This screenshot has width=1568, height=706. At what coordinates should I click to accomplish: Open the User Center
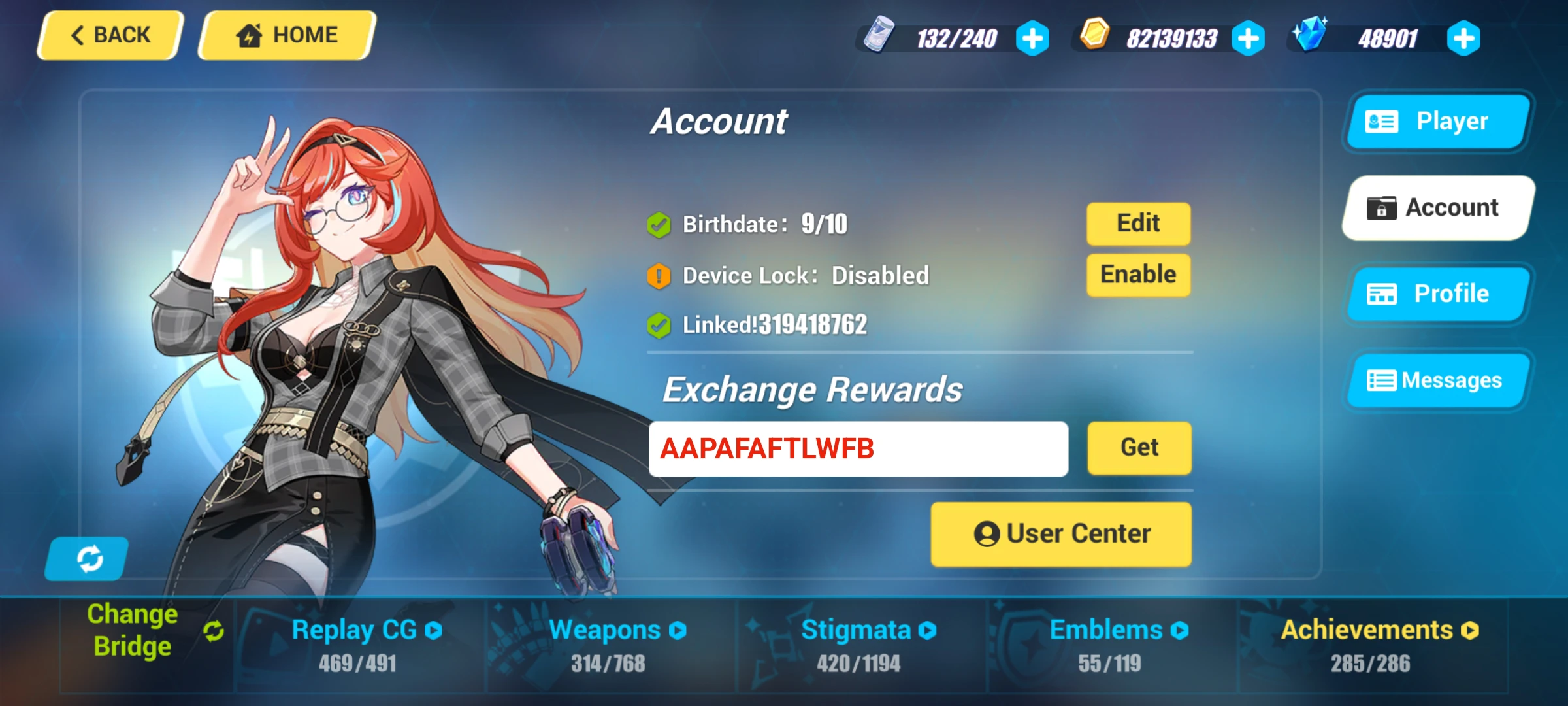(1060, 532)
